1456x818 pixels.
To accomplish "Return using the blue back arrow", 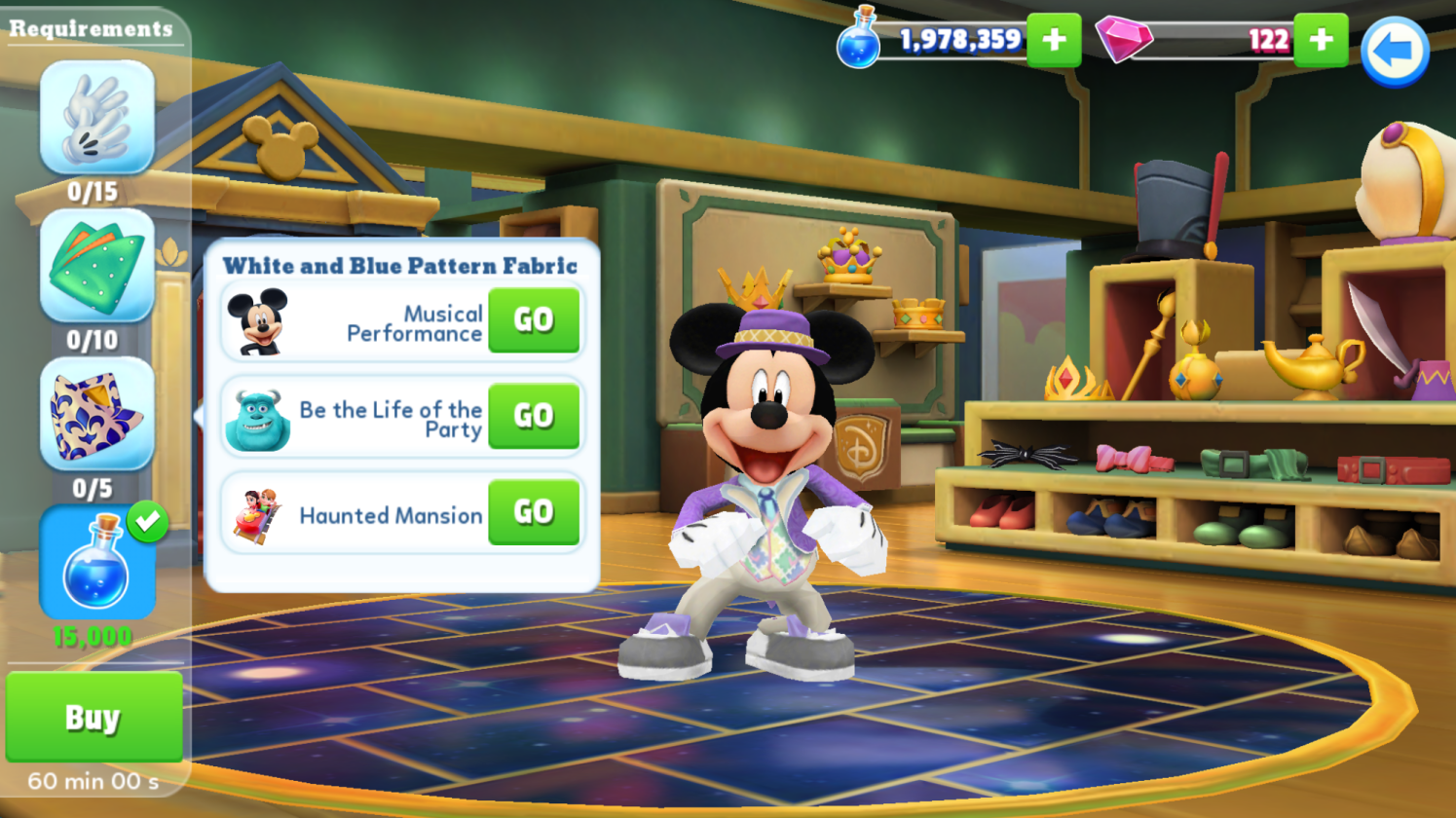I will coord(1395,52).
